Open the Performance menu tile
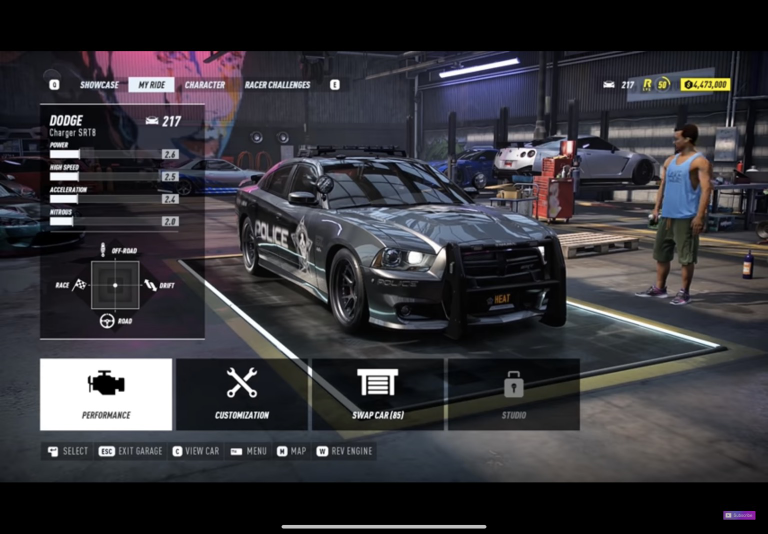 (106, 394)
